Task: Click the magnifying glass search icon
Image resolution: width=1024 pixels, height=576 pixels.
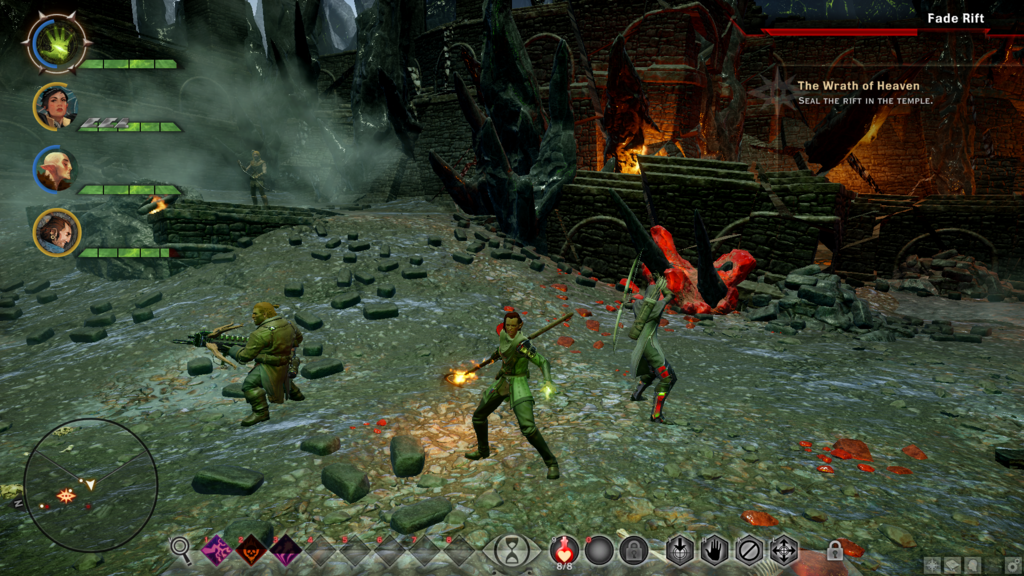Action: (x=181, y=547)
